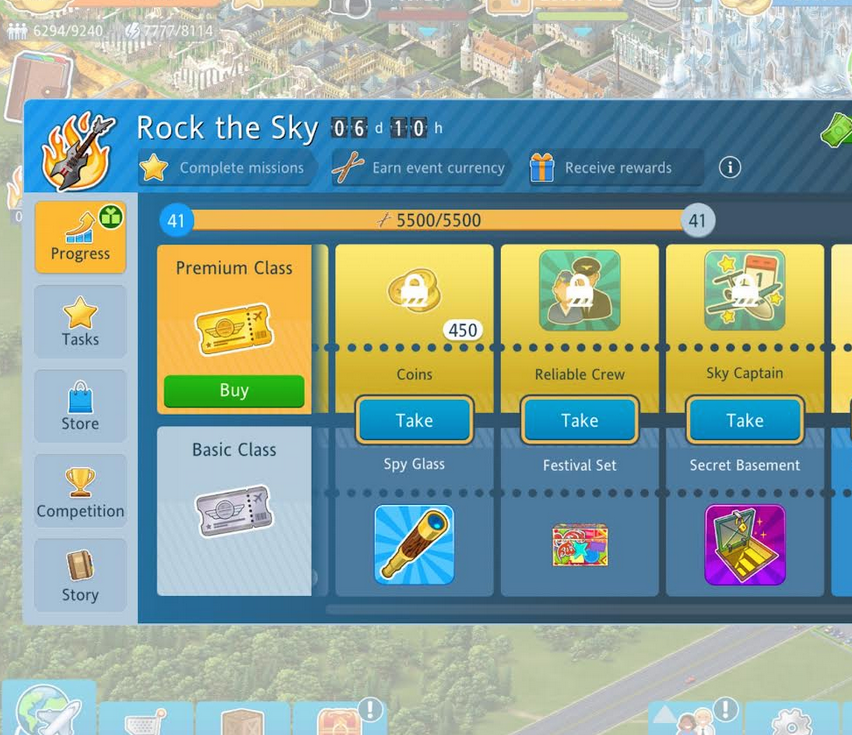Viewport: 852px width, 735px height.
Task: Select the locked Sky Captain reward
Action: [745, 291]
